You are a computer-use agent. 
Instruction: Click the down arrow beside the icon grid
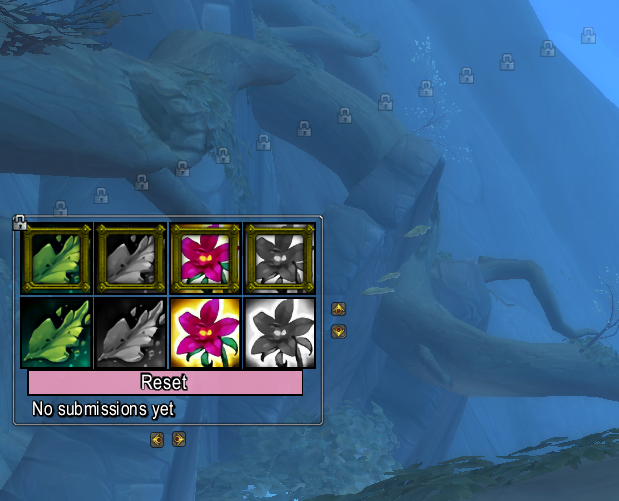(338, 331)
